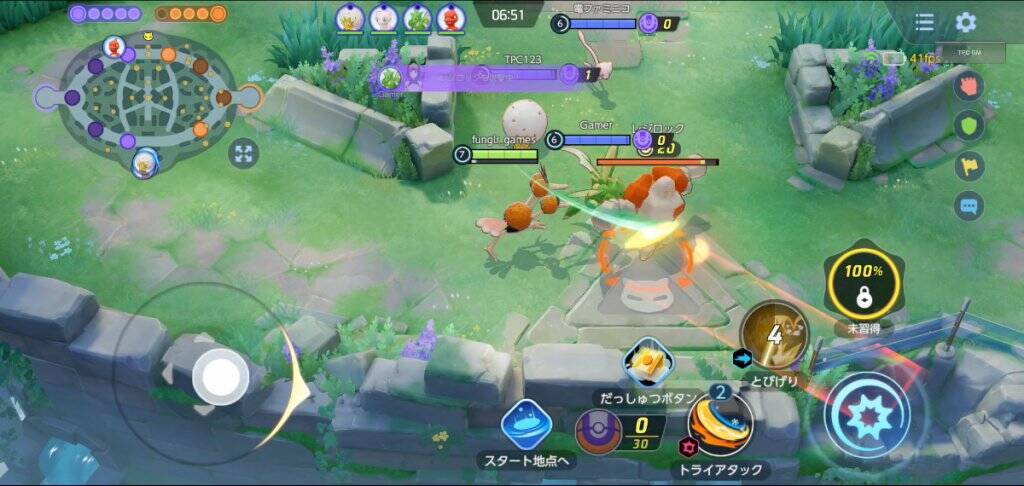Tap the locked Unite move showing 100%
1024x486 pixels.
tap(862, 283)
